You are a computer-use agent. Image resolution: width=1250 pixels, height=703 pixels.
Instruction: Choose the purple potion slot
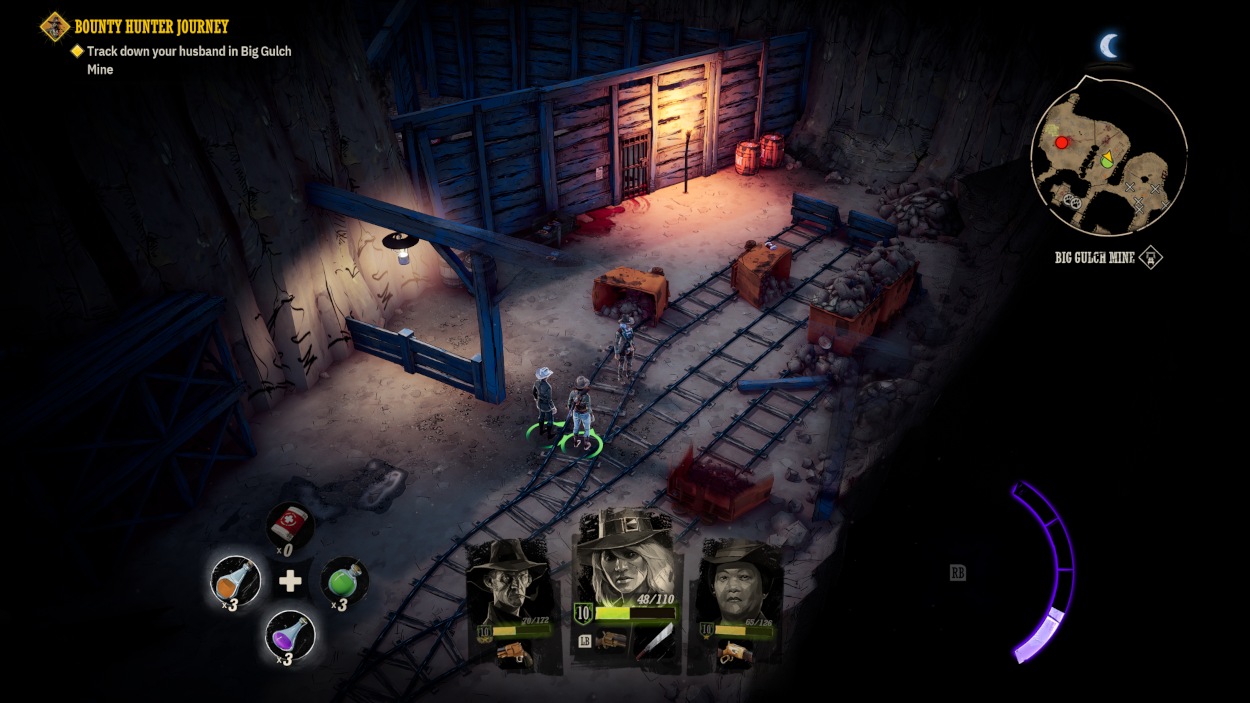point(290,634)
